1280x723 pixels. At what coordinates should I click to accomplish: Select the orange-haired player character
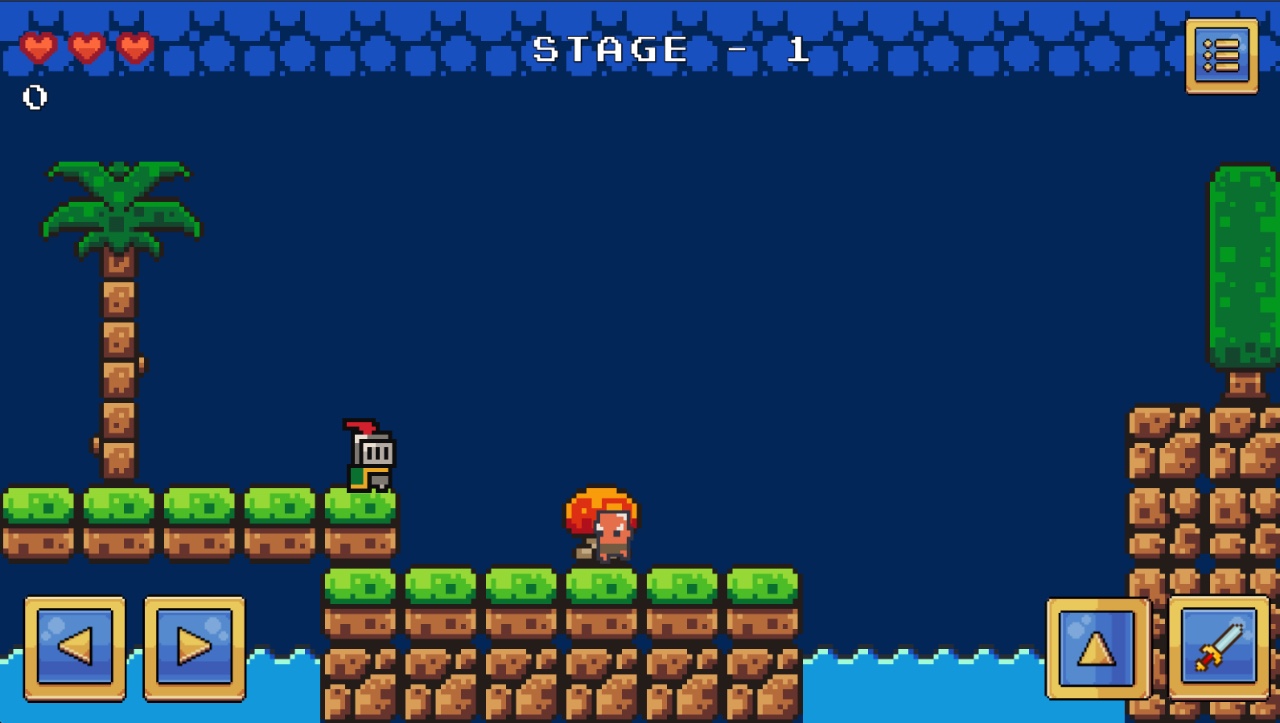(600, 525)
